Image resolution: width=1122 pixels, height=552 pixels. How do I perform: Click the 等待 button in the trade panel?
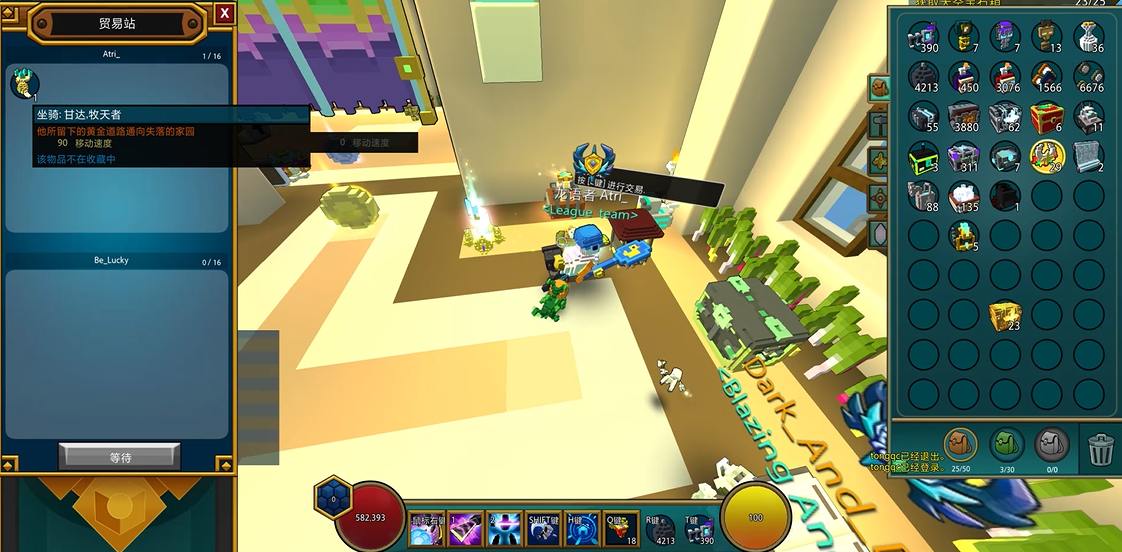point(120,457)
